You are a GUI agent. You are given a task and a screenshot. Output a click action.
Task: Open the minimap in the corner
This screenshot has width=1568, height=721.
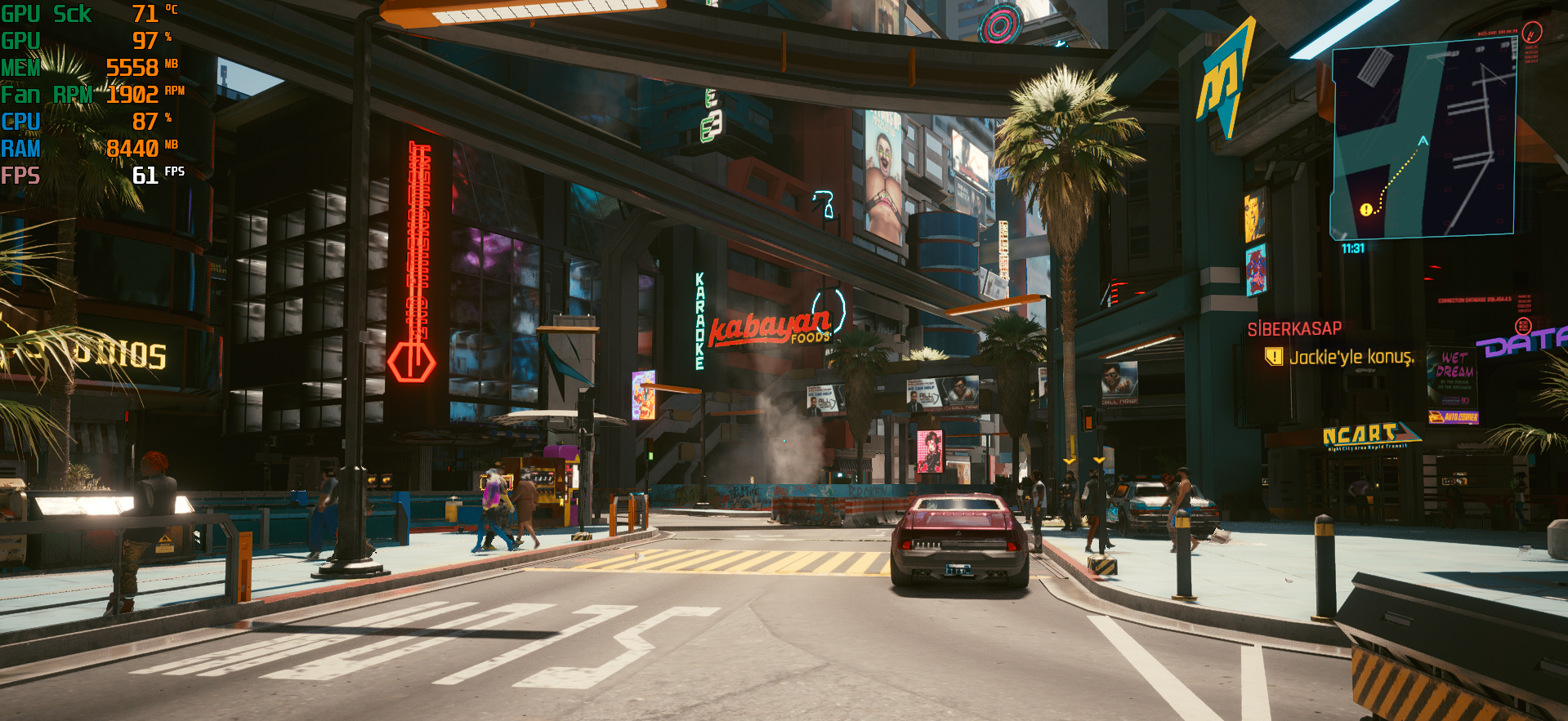(1423, 139)
